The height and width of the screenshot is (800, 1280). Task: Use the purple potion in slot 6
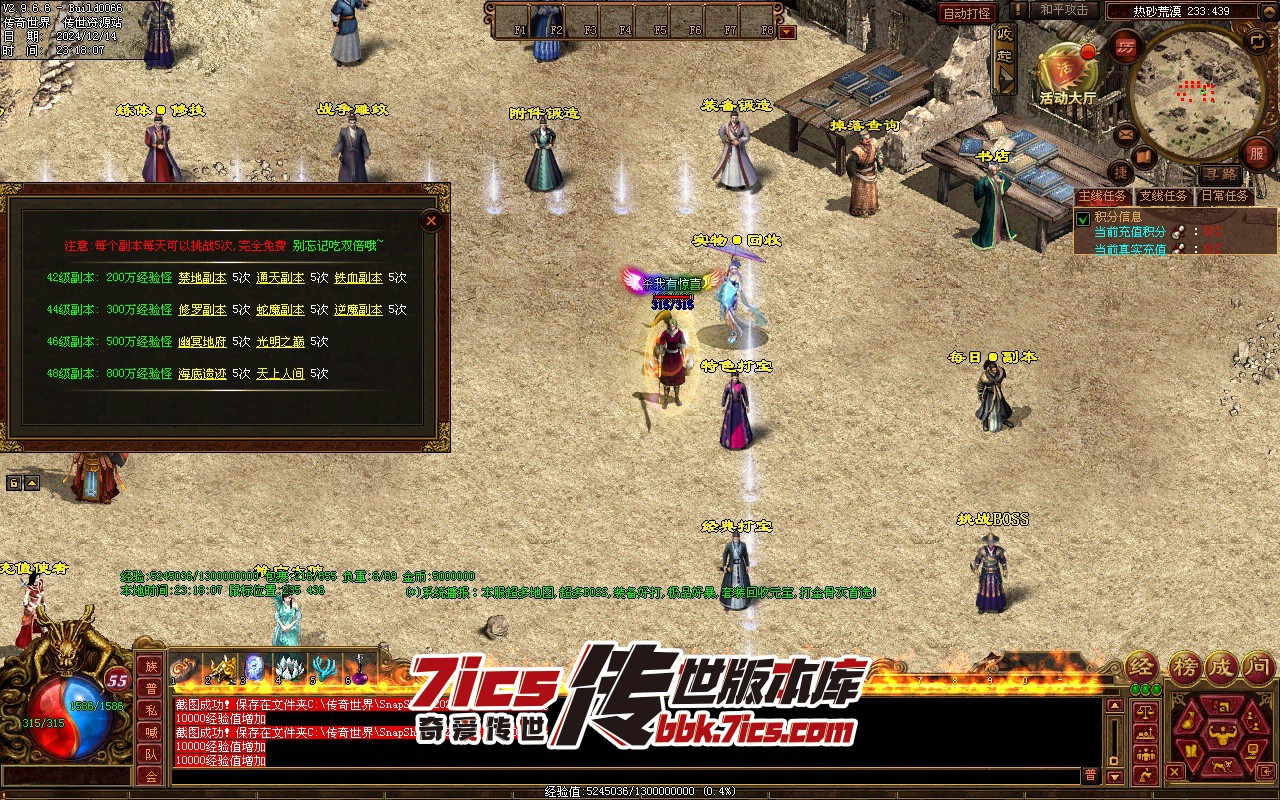point(358,668)
